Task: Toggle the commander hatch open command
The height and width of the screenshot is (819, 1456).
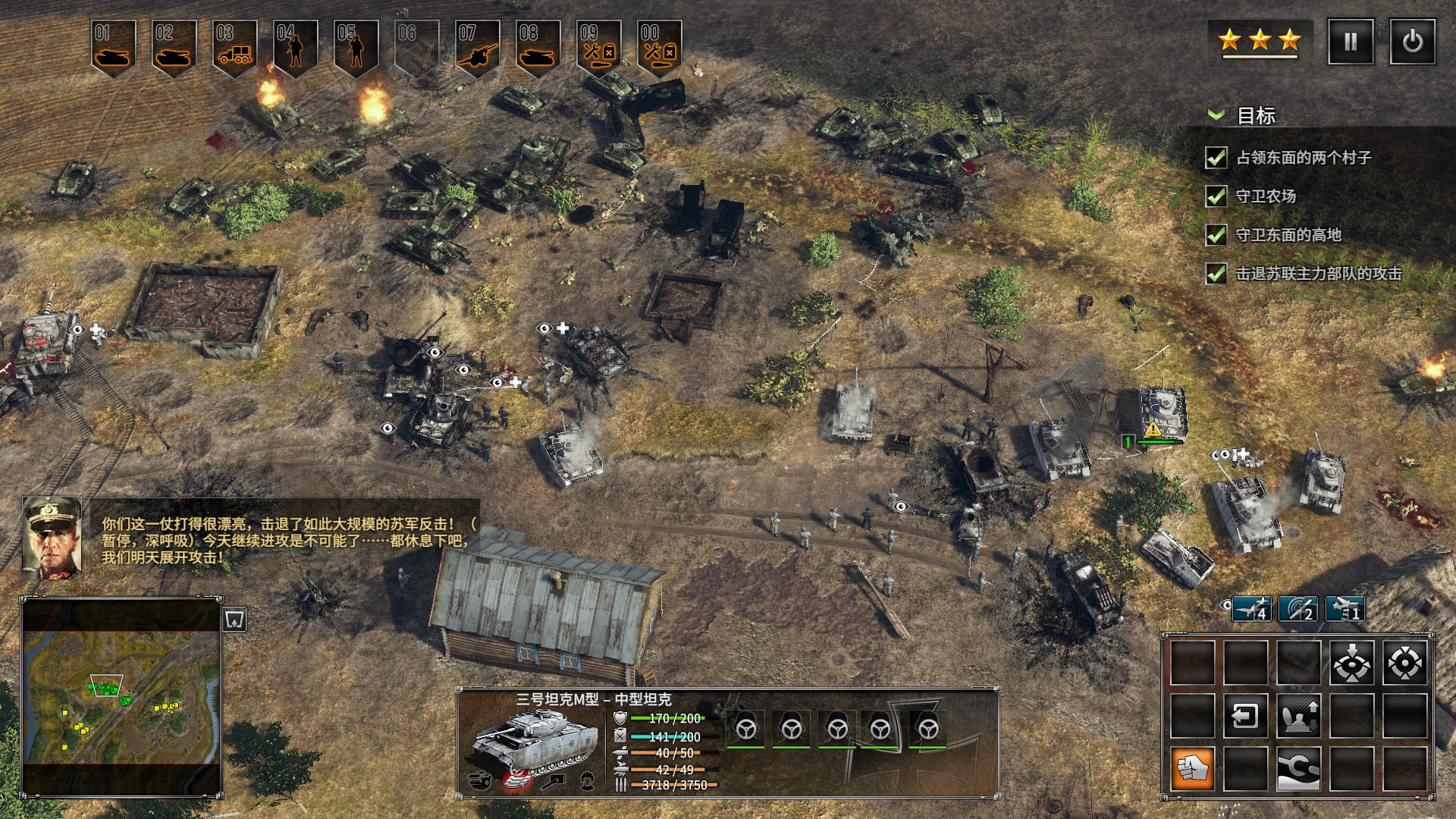Action: point(1298,715)
